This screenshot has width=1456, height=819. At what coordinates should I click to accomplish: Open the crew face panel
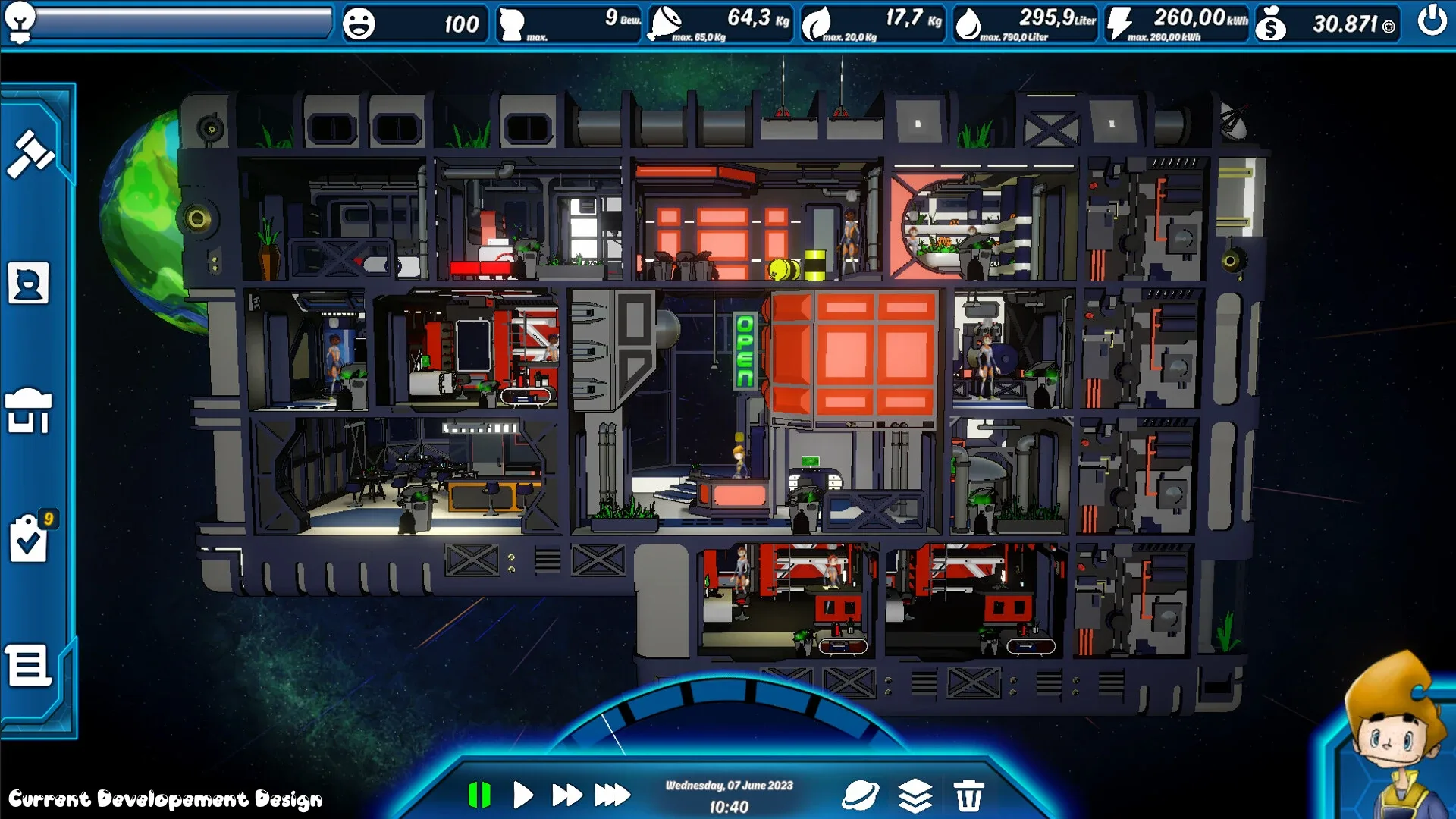tap(29, 284)
